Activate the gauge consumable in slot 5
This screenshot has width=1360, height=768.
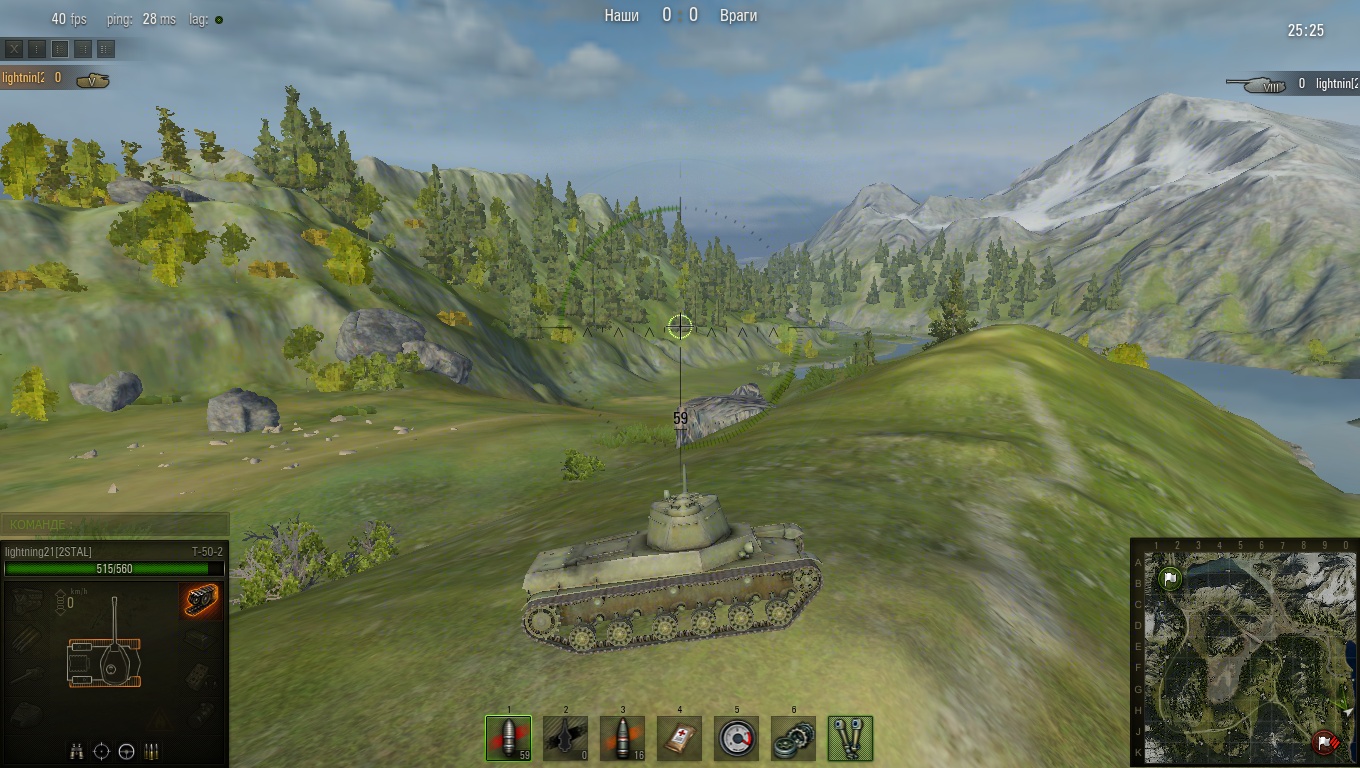tap(737, 738)
